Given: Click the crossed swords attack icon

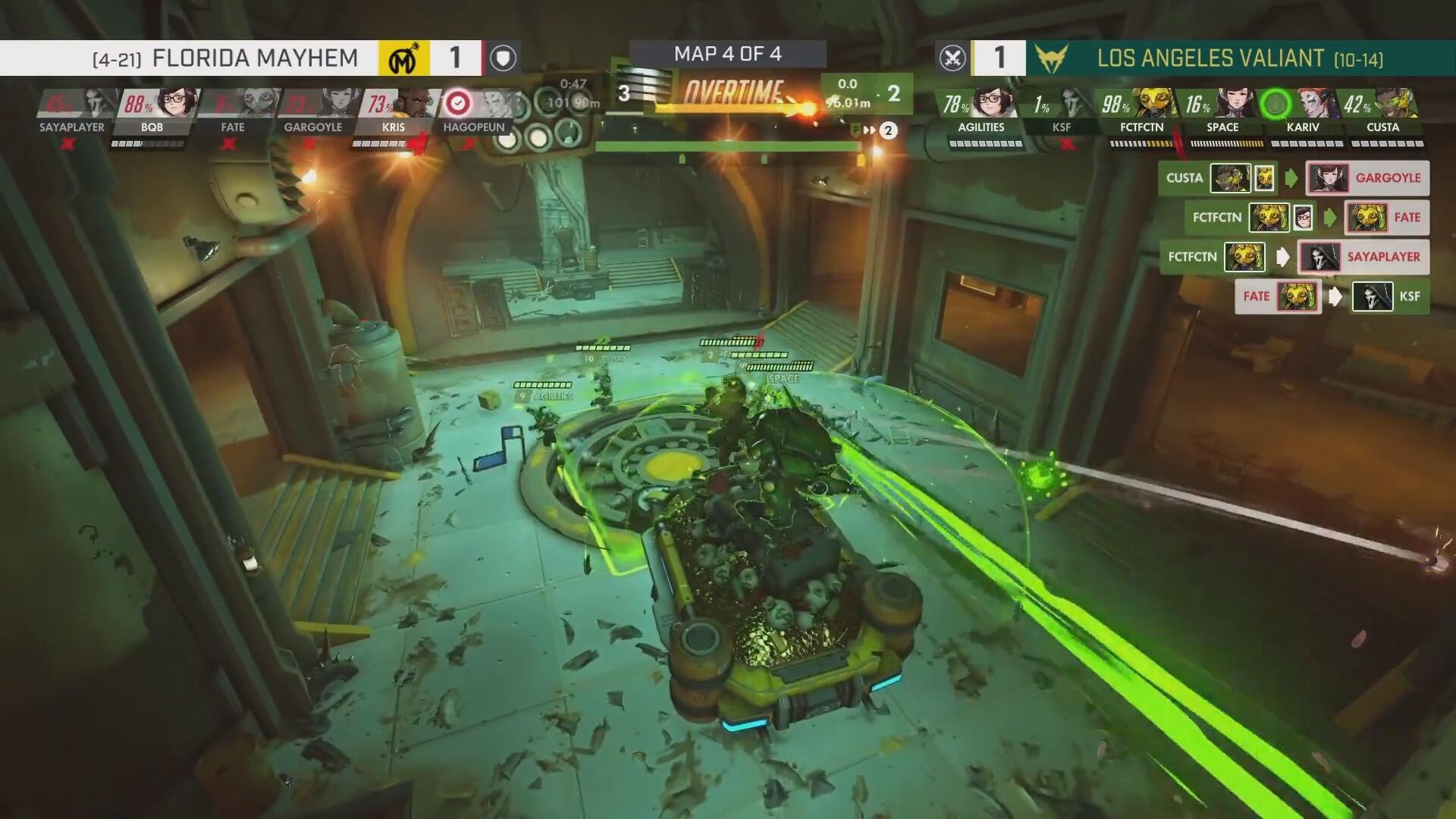Looking at the screenshot, I should click(x=952, y=58).
